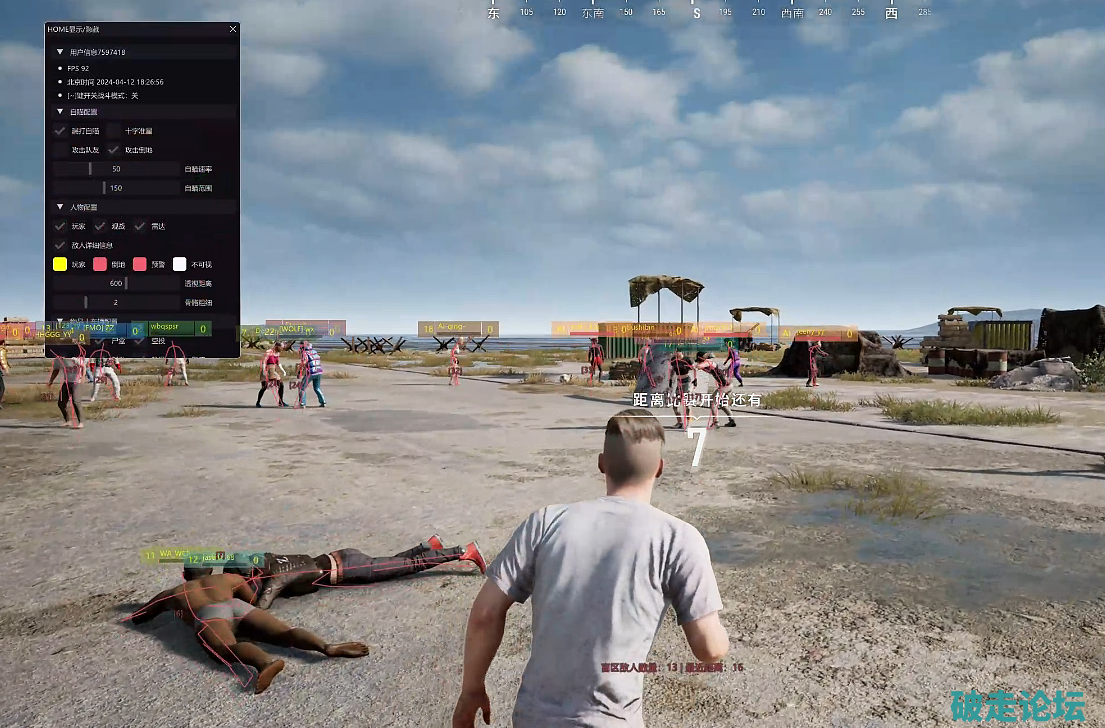Click the 骨骼粗细 slider set to 2
This screenshot has width=1105, height=728.
click(116, 302)
